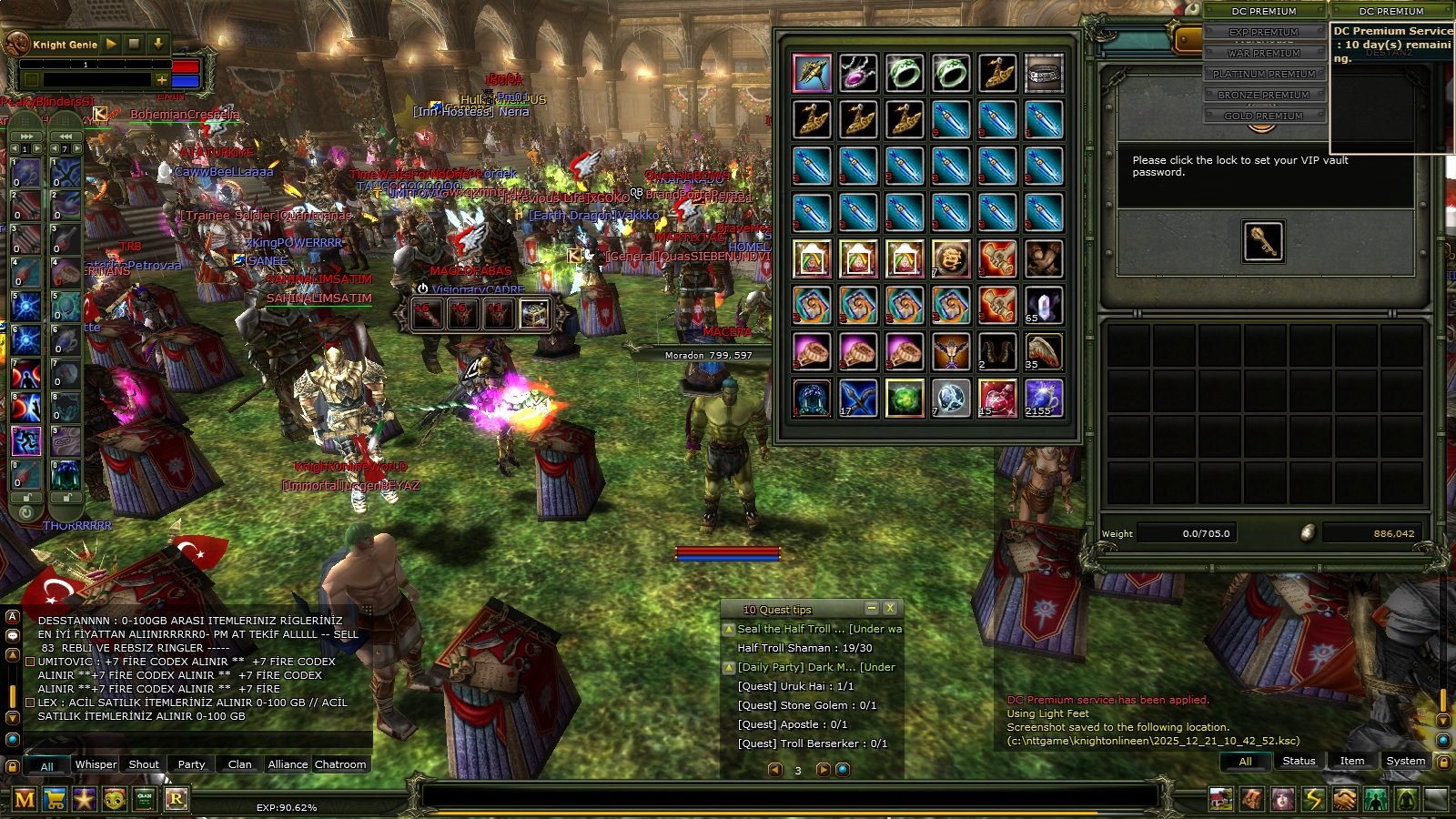Go to the next quest tips page

[x=822, y=770]
